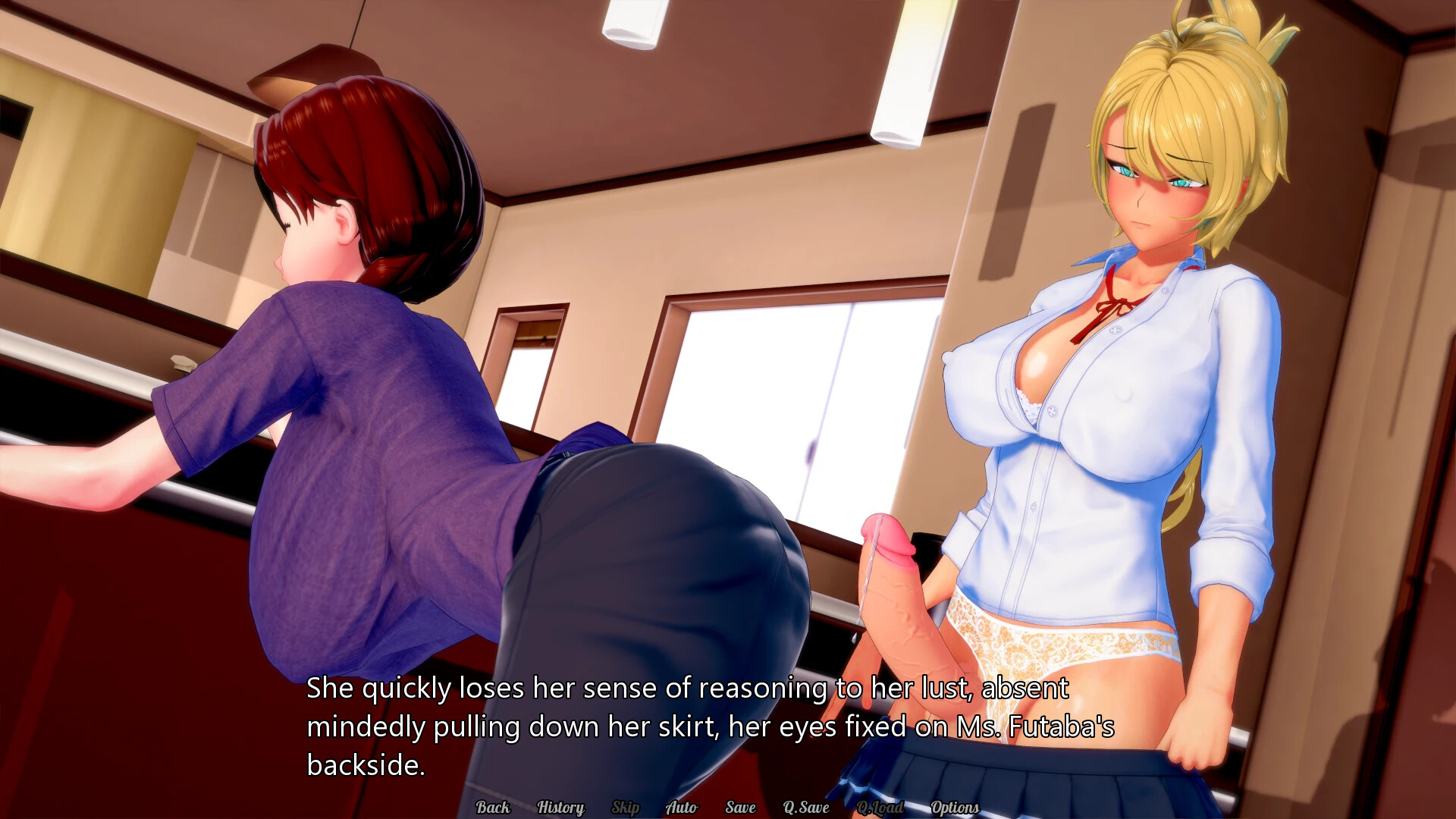Load the last quicksave via Q.Load
Image resolution: width=1456 pixels, height=819 pixels.
(880, 808)
